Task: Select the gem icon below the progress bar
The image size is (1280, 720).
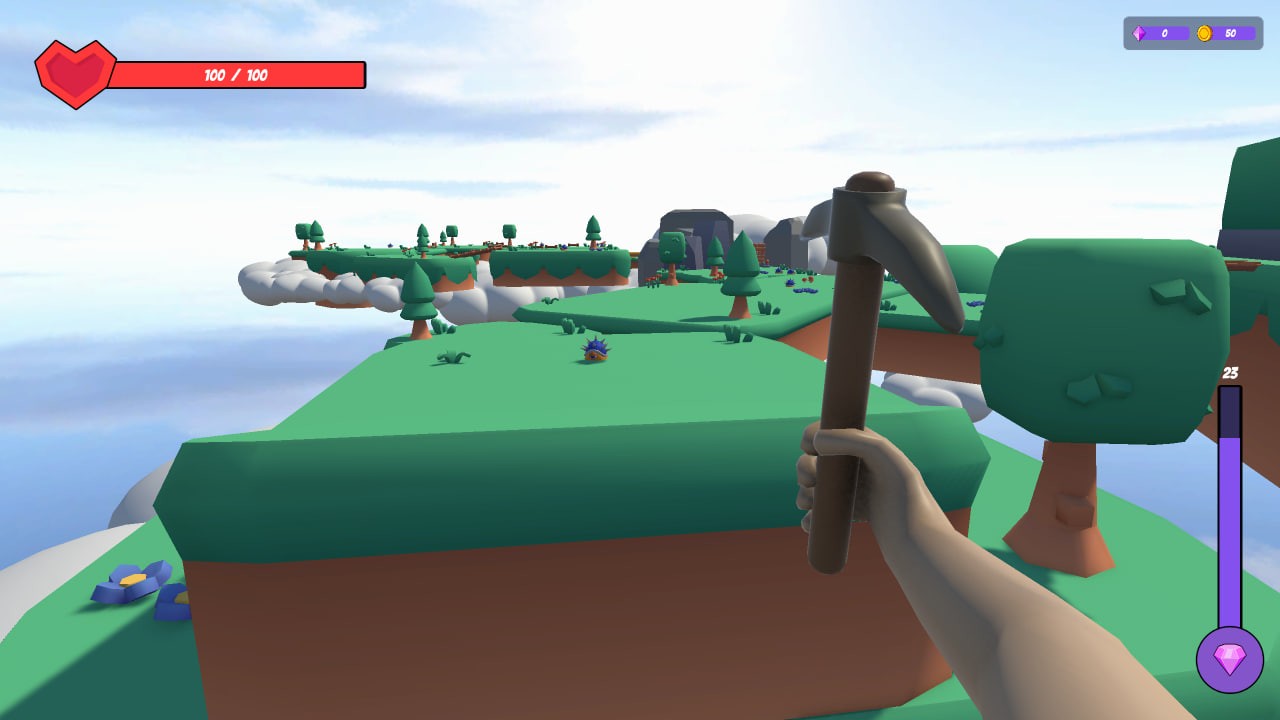Action: point(1232,660)
